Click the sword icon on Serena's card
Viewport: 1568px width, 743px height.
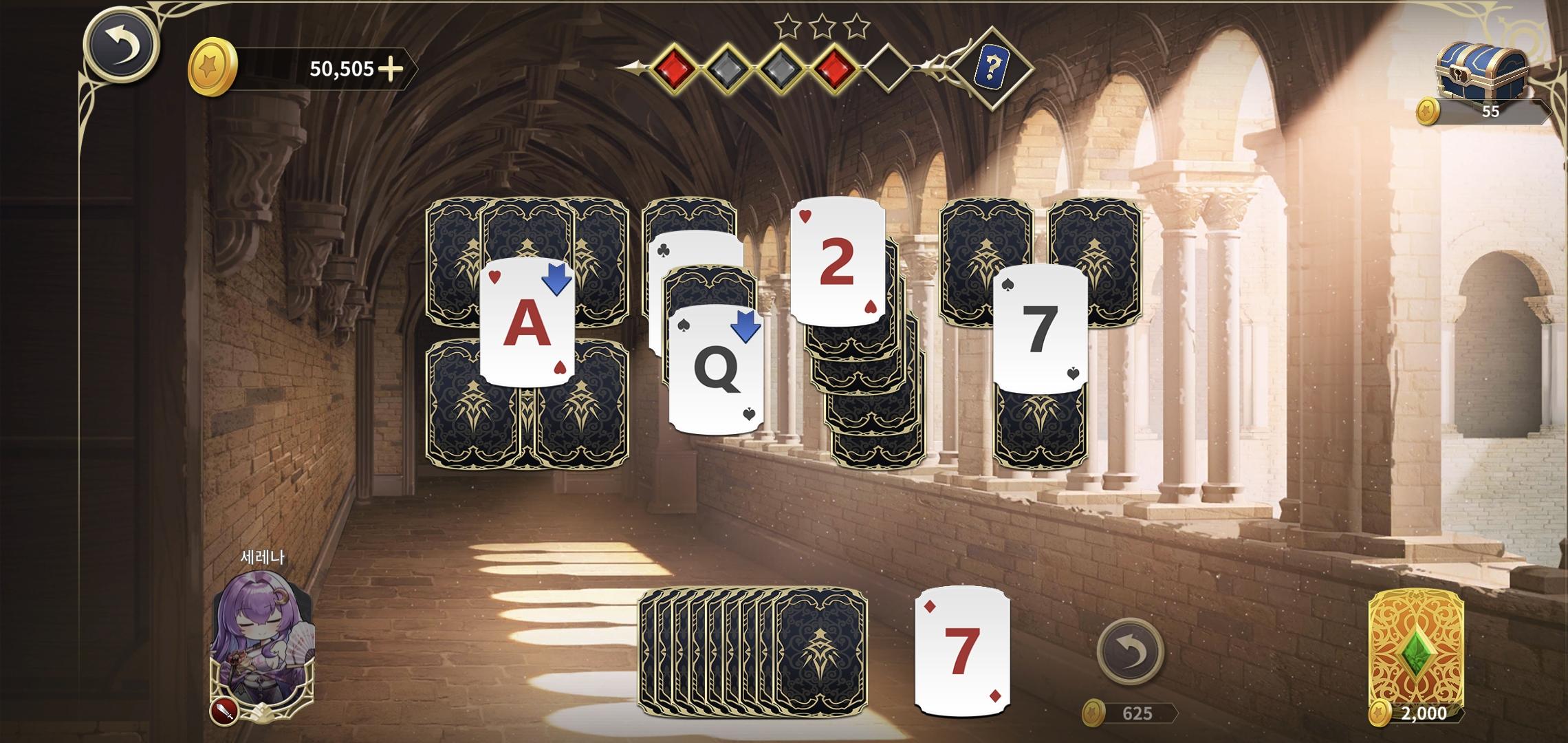(226, 711)
